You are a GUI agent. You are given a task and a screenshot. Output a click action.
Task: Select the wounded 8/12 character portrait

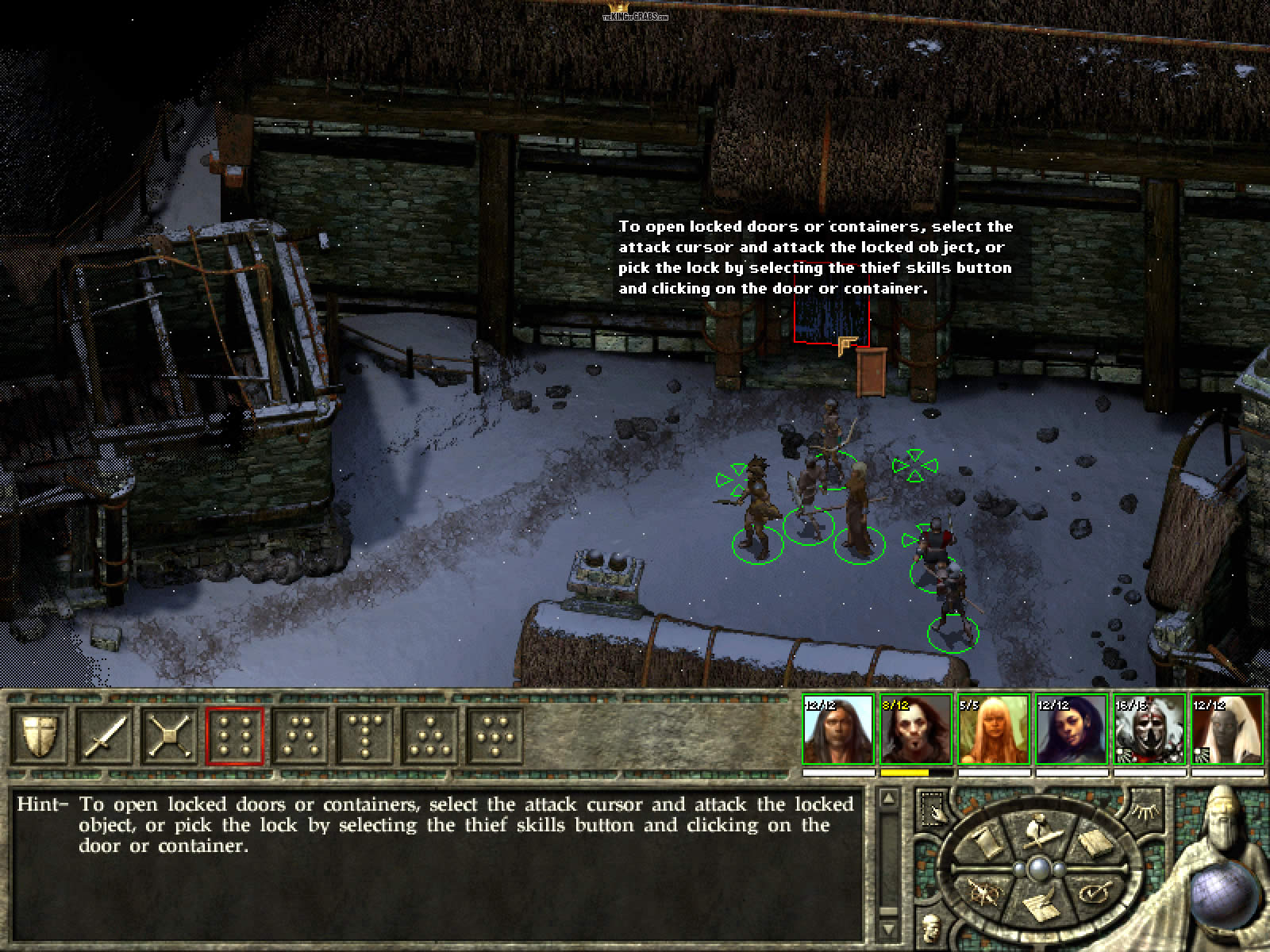915,730
